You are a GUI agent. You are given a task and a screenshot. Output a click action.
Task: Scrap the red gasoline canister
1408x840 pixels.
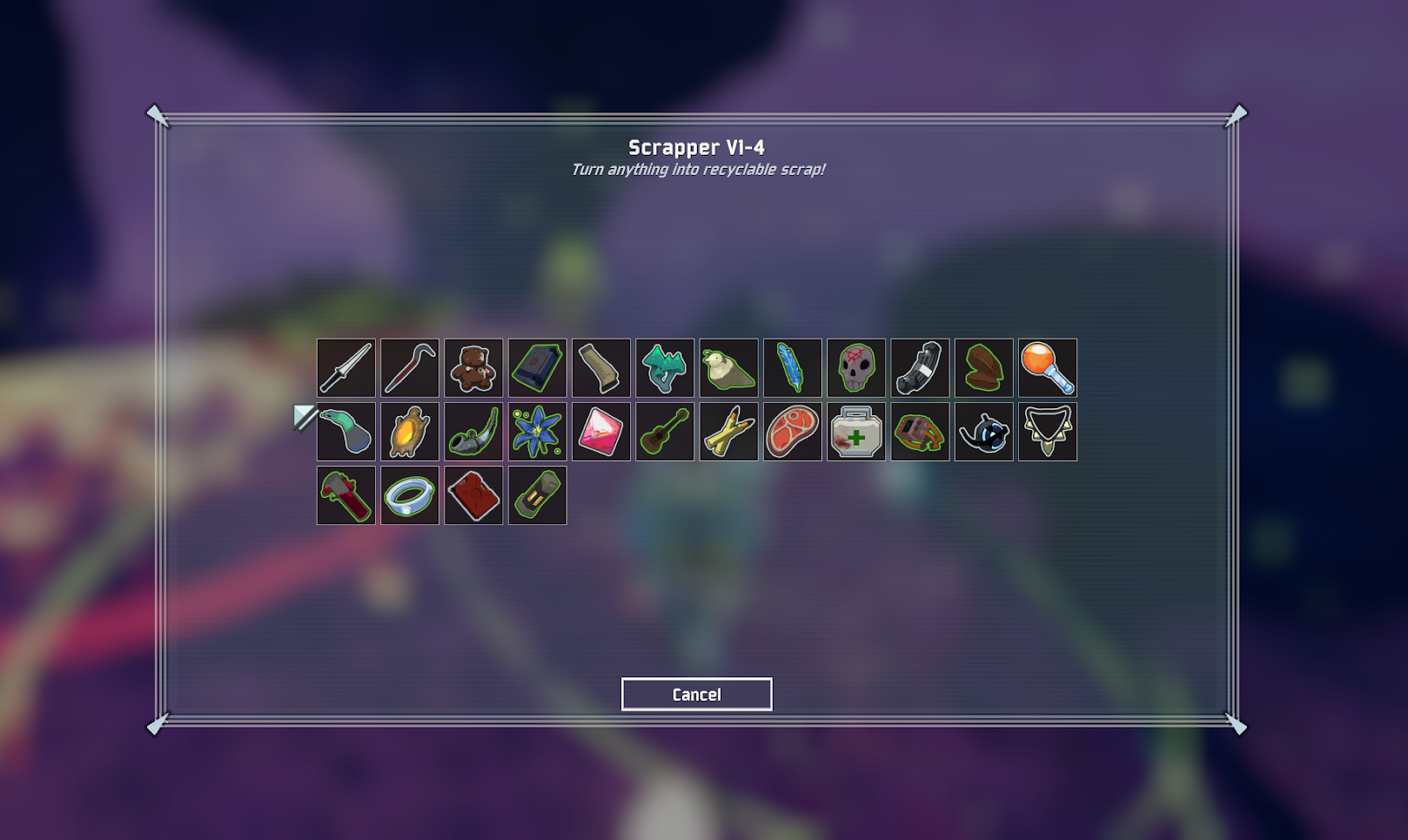[473, 496]
